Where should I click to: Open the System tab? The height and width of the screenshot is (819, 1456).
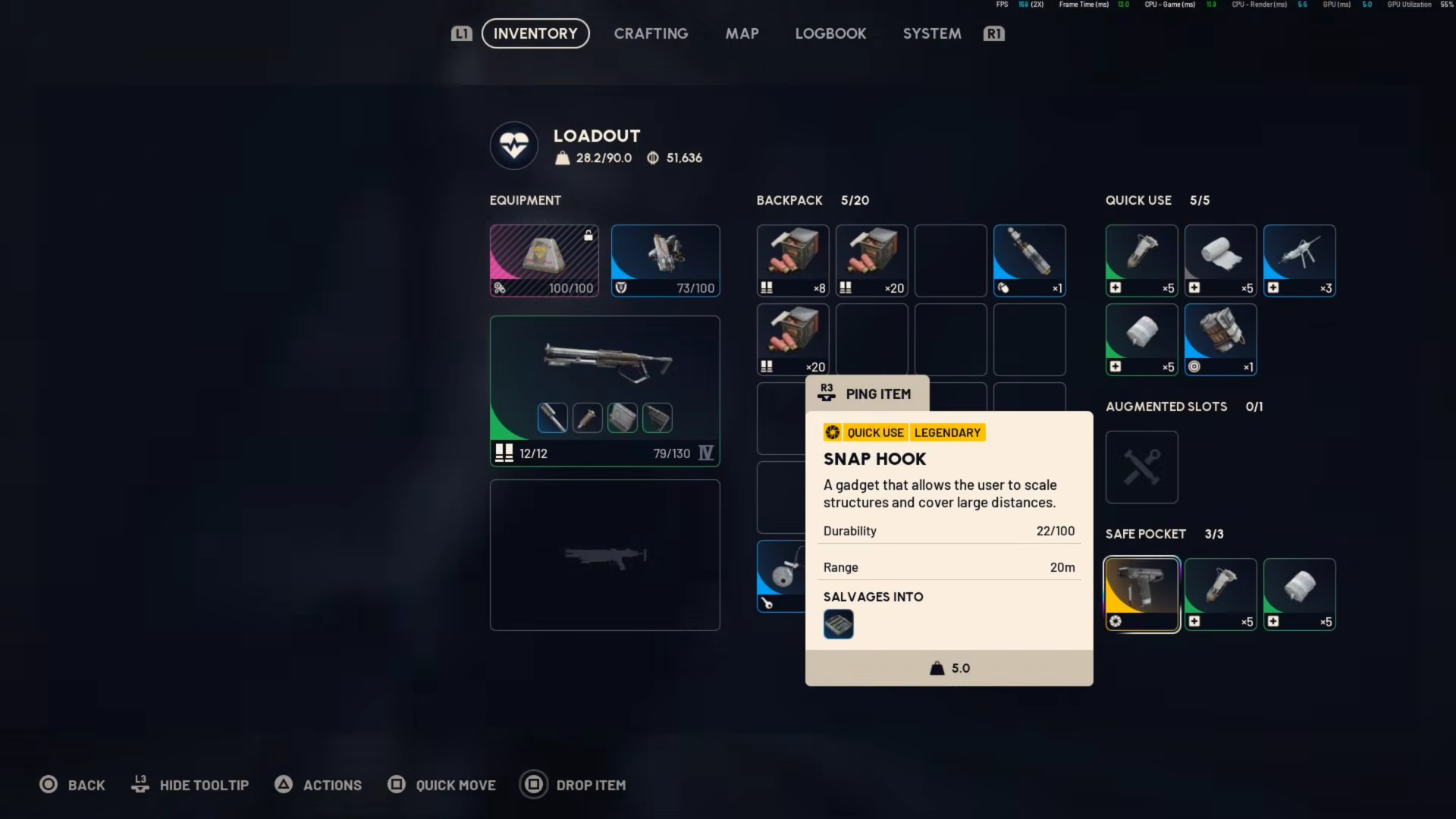point(932,33)
